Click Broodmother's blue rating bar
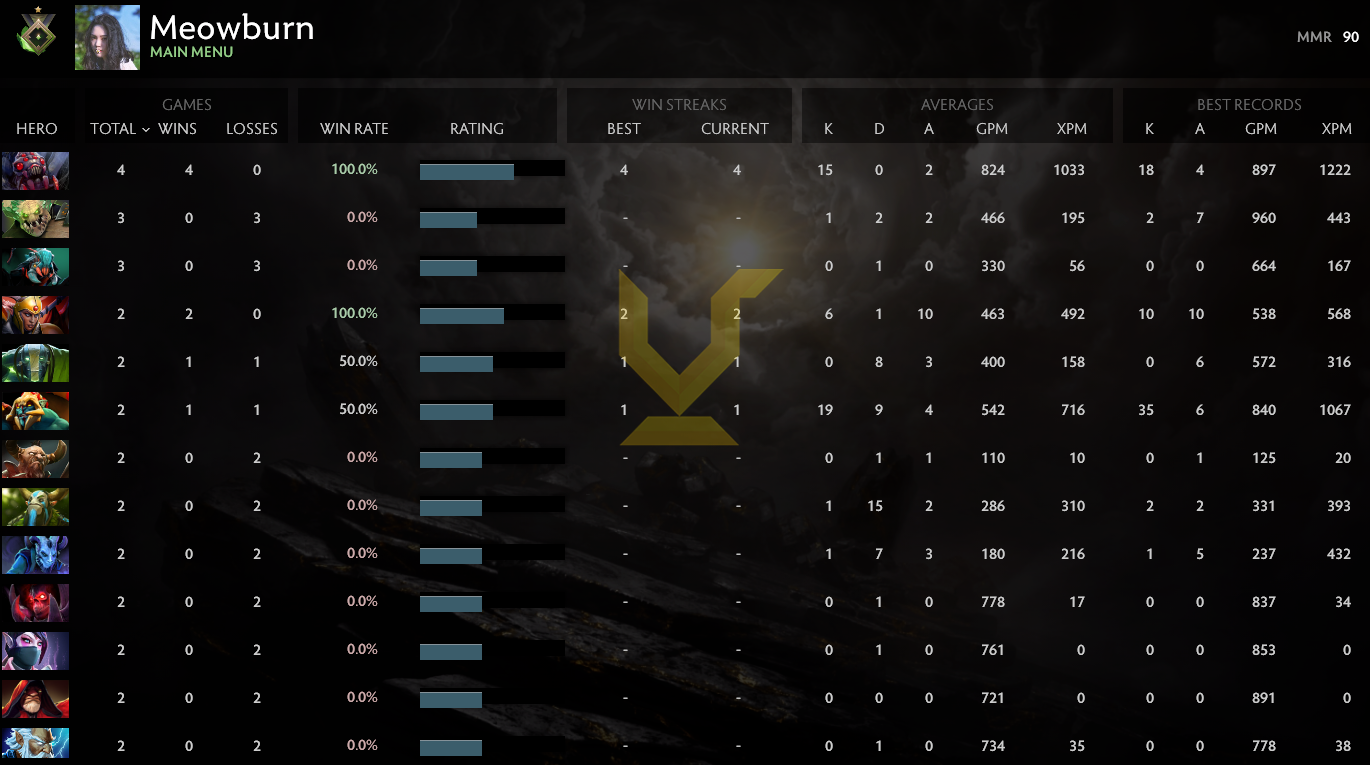The image size is (1370, 765). 467,170
